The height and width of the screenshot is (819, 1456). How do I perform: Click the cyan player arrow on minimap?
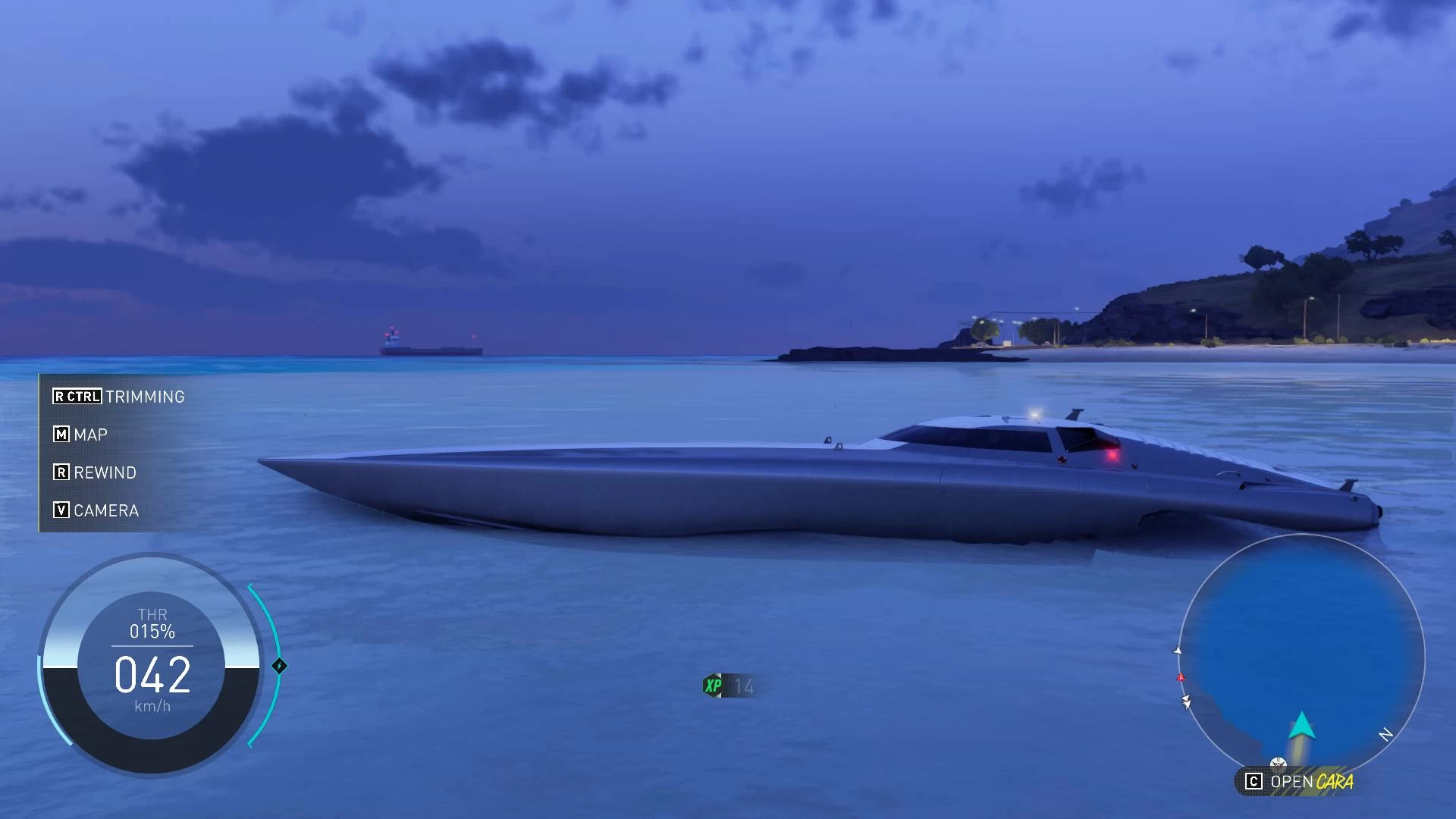[x=1301, y=726]
